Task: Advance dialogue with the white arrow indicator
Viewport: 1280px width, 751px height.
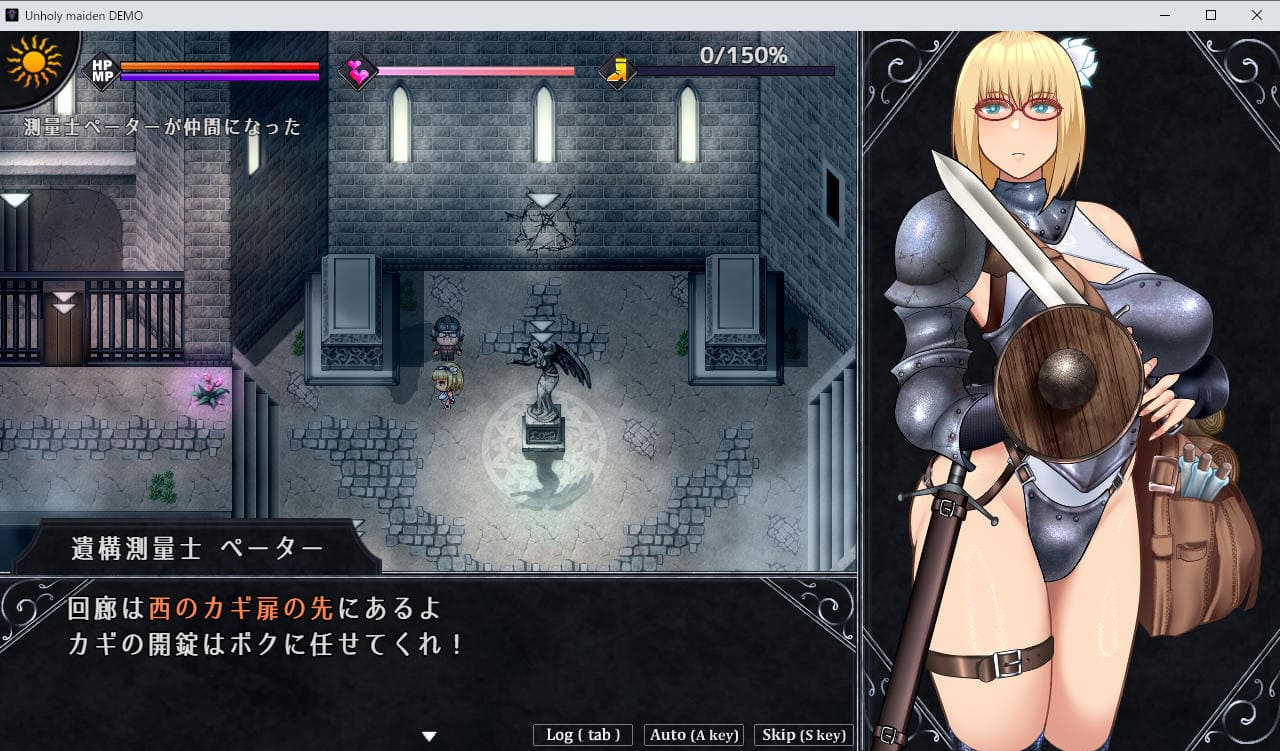Action: (x=429, y=736)
